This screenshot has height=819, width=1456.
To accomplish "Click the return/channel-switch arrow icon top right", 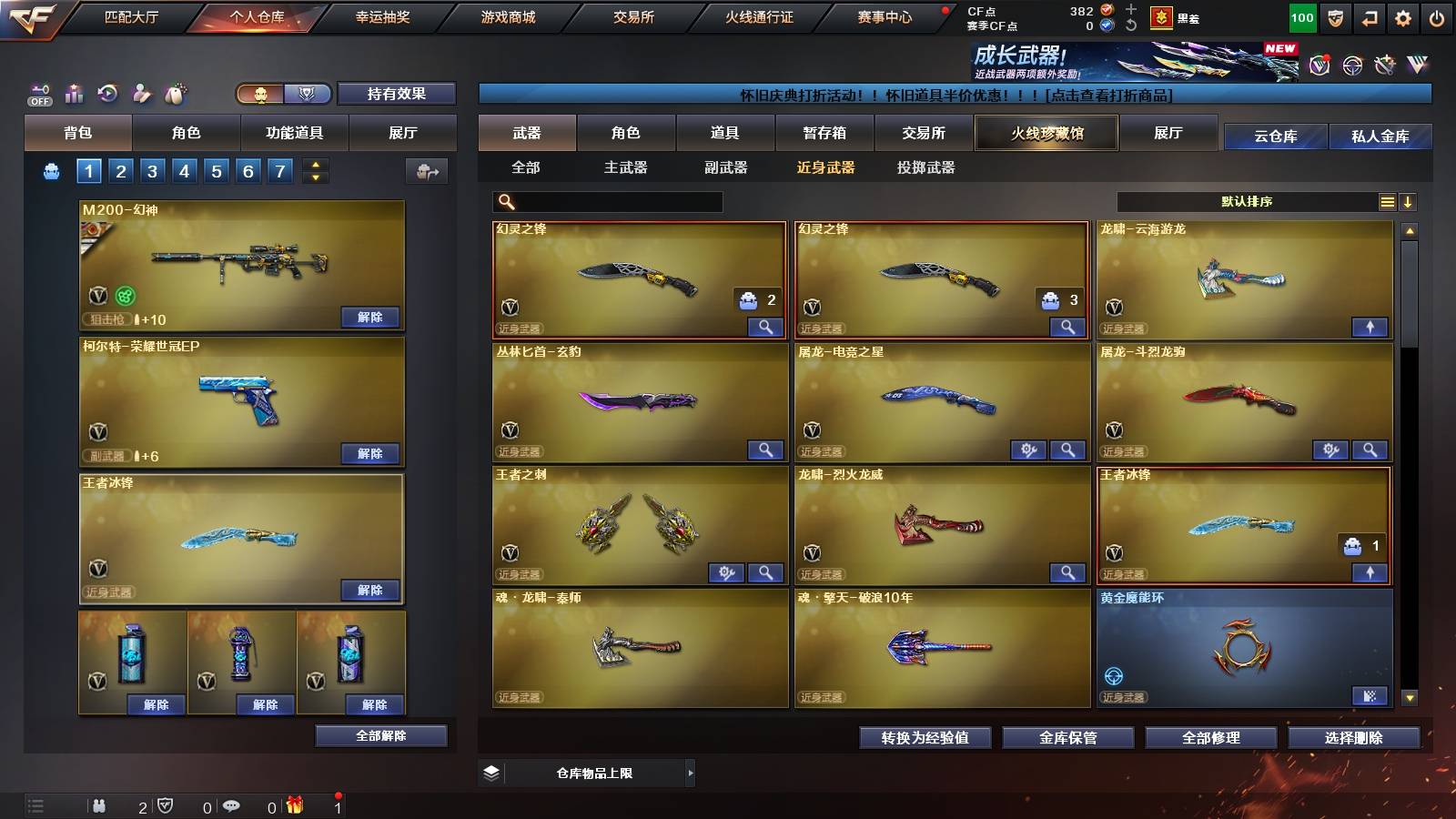I will pos(1368,16).
